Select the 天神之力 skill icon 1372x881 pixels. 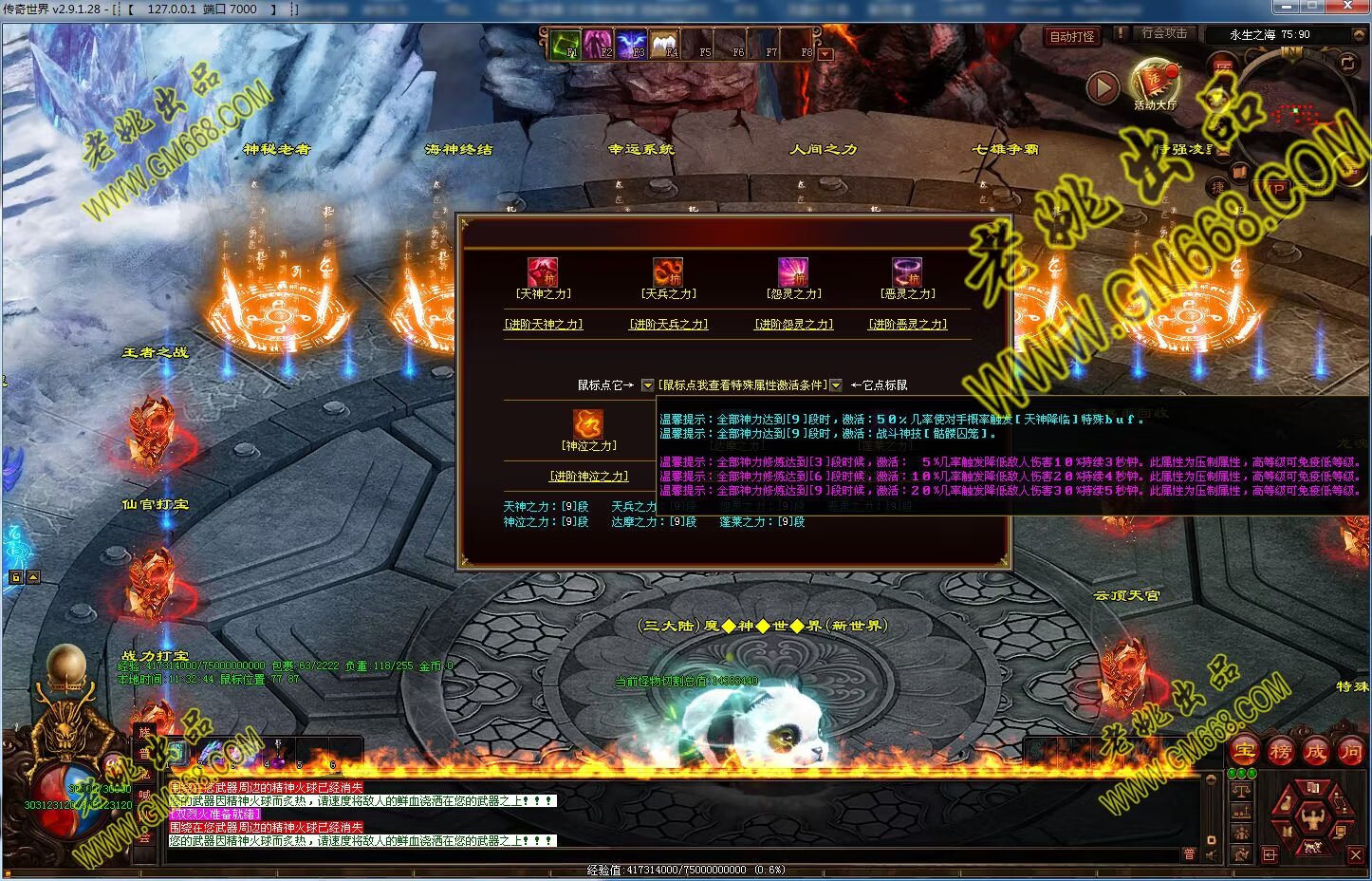[543, 272]
